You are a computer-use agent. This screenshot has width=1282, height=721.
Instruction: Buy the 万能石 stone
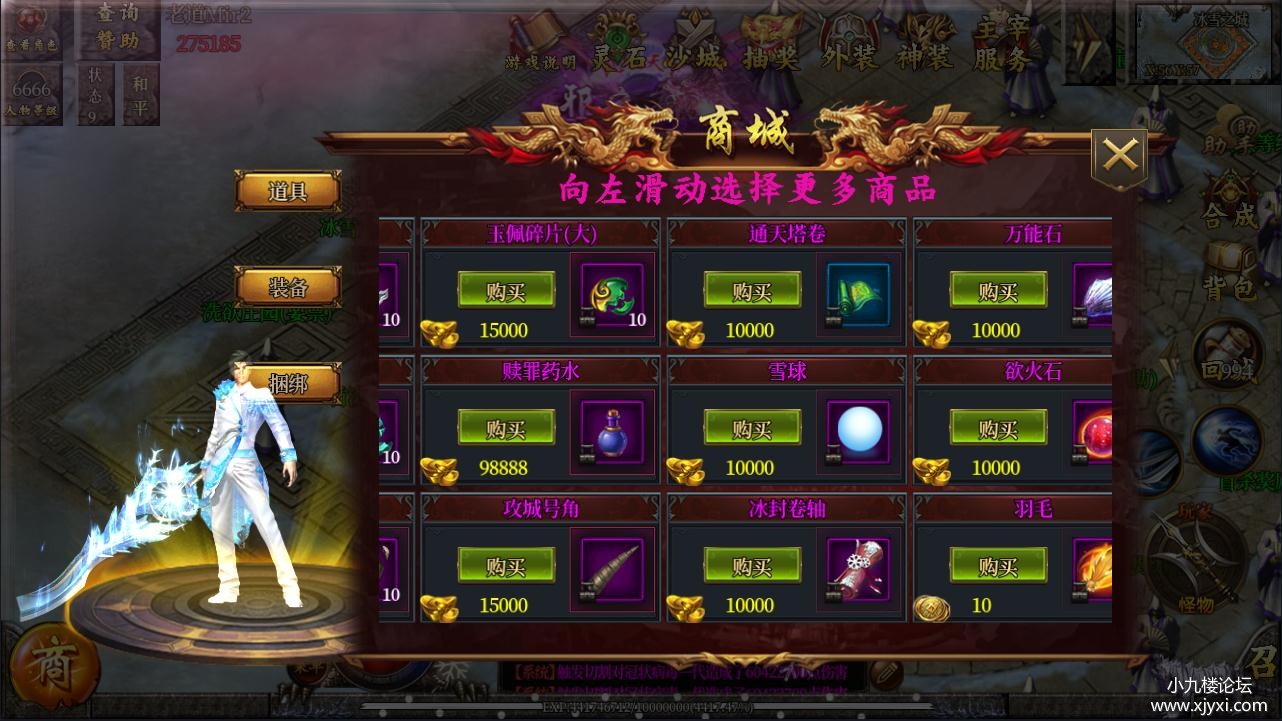point(998,291)
